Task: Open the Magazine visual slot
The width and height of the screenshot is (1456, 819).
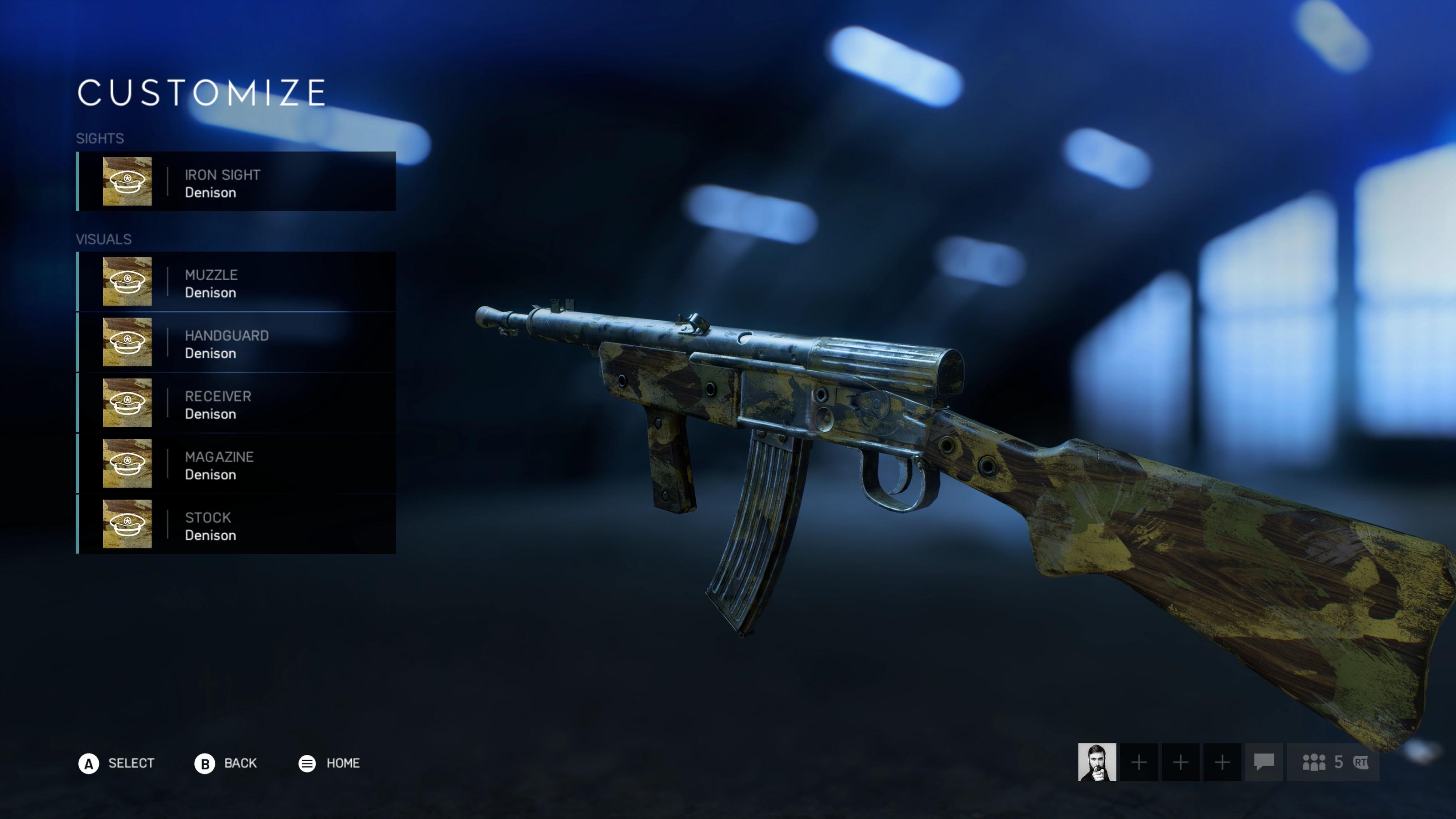Action: click(x=236, y=464)
